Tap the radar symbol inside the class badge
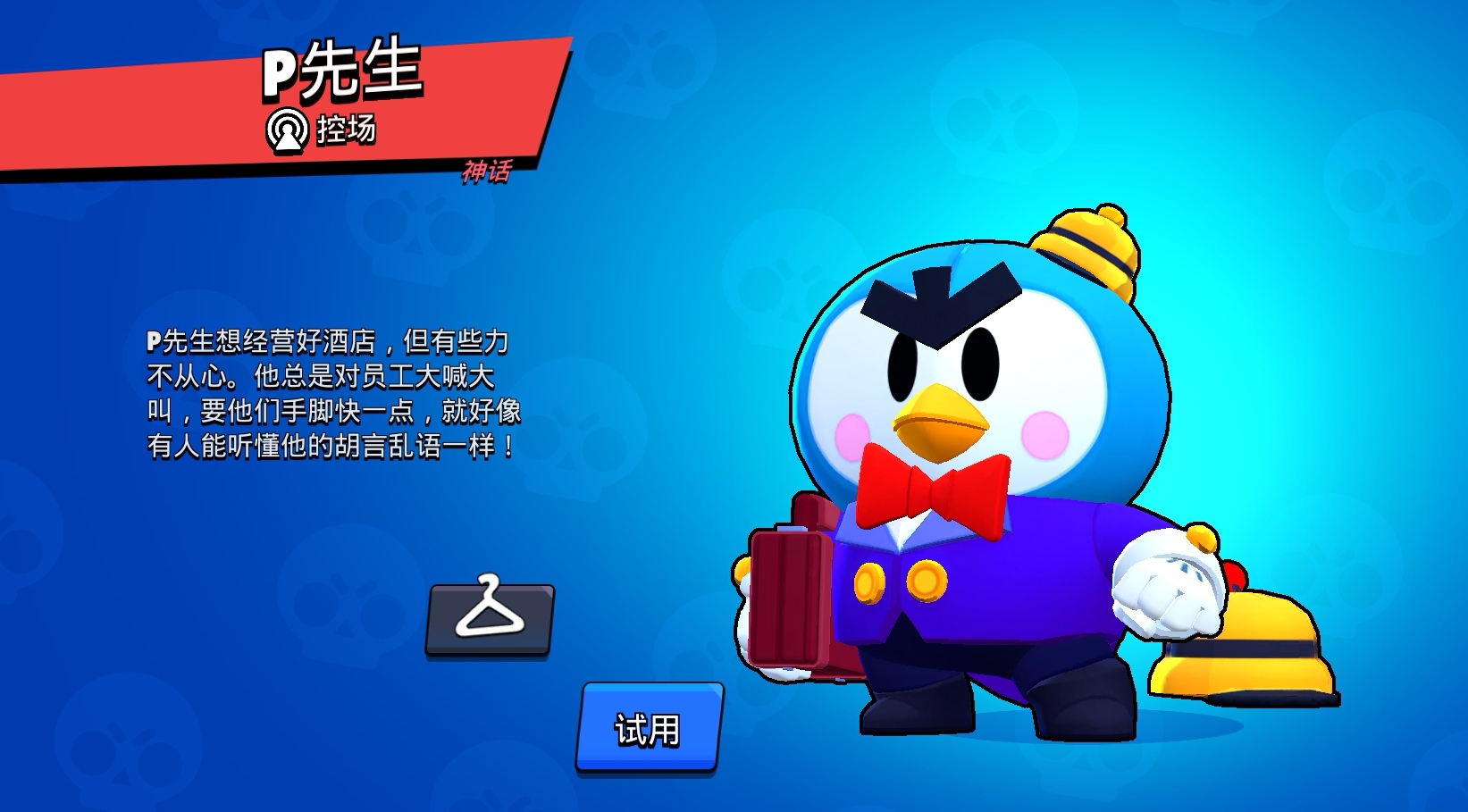The image size is (1468, 812). tap(286, 130)
